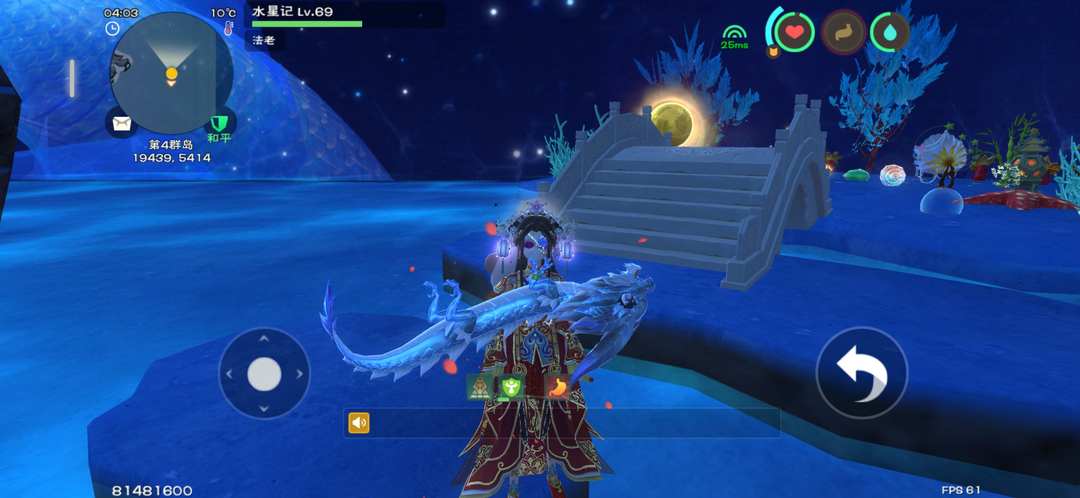Tap the curved back arrow button
This screenshot has height=498, width=1080.
tap(861, 373)
